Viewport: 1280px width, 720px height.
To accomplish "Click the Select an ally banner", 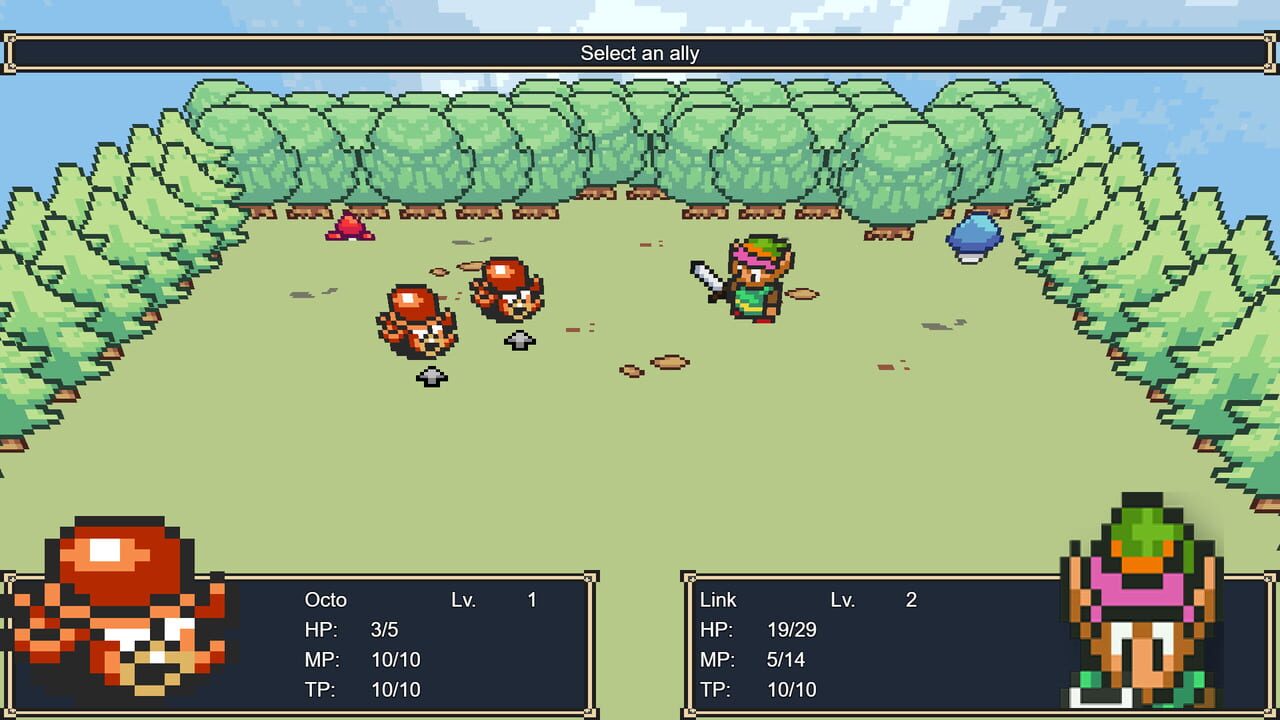I will click(x=640, y=54).
